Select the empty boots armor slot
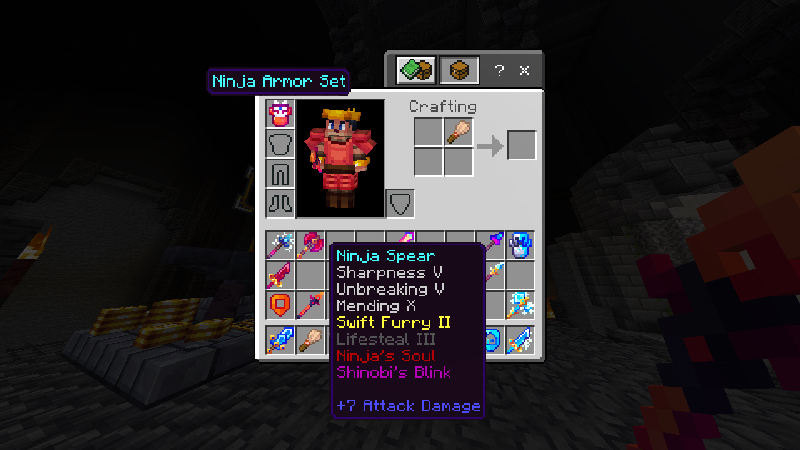Screen dimensions: 800x450 click(280, 203)
